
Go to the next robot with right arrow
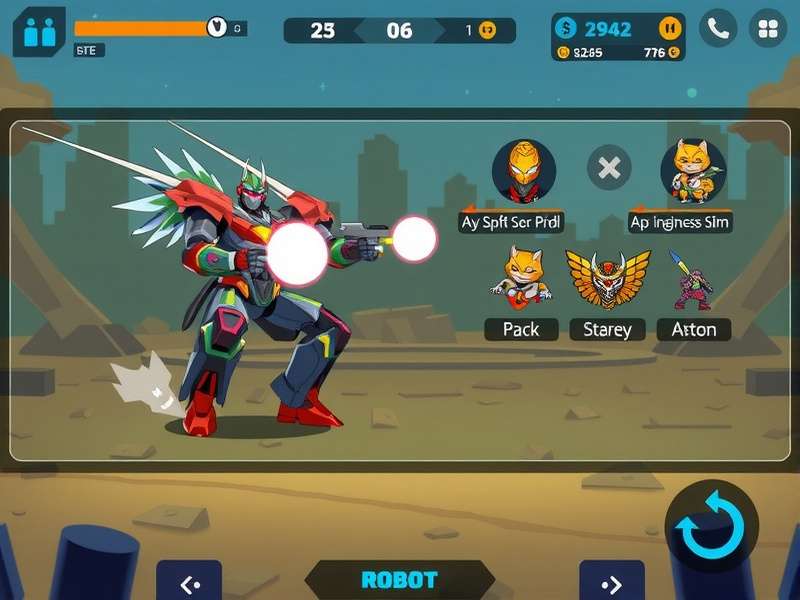612,584
